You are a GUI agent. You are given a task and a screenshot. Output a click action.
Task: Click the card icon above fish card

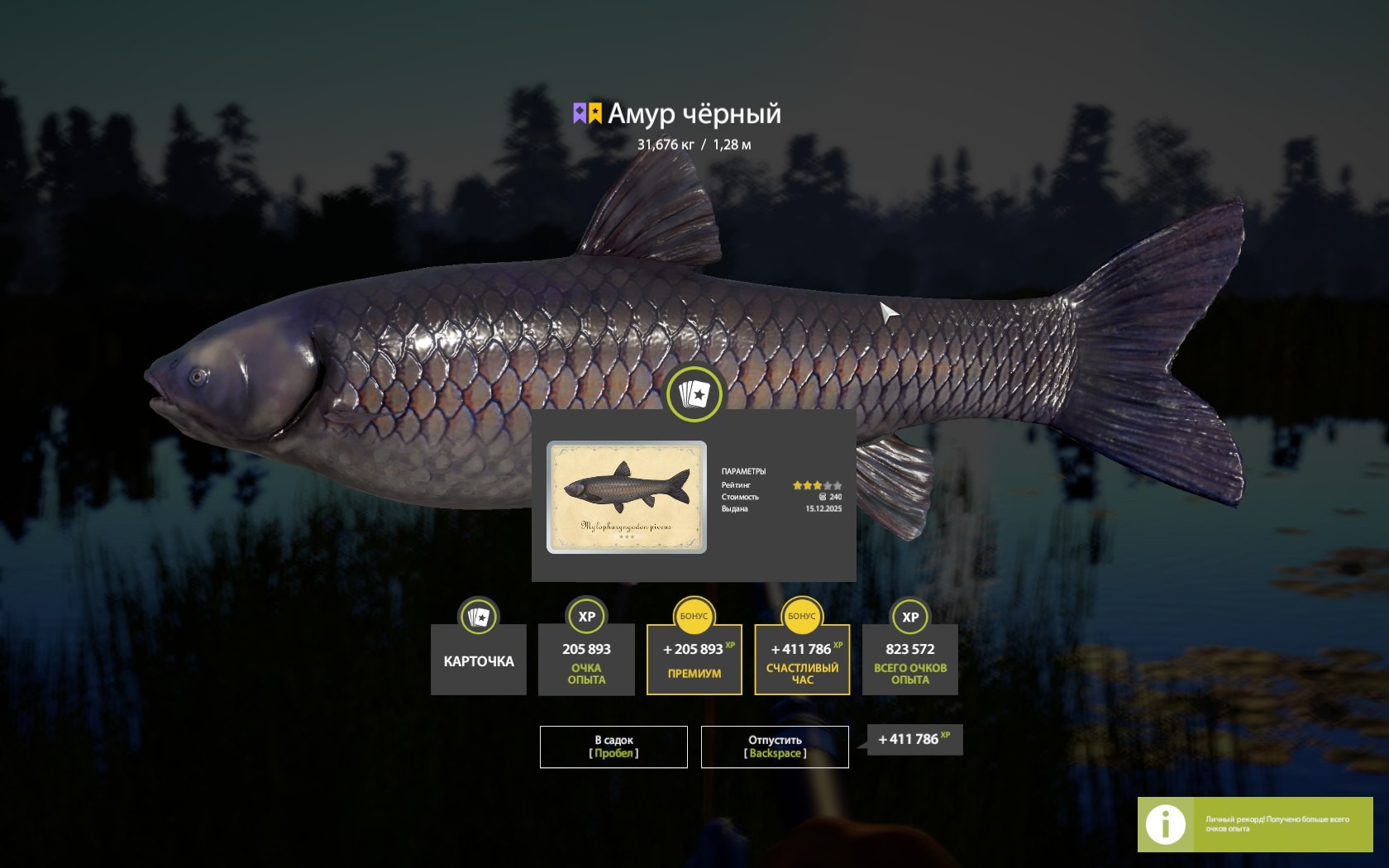(694, 394)
